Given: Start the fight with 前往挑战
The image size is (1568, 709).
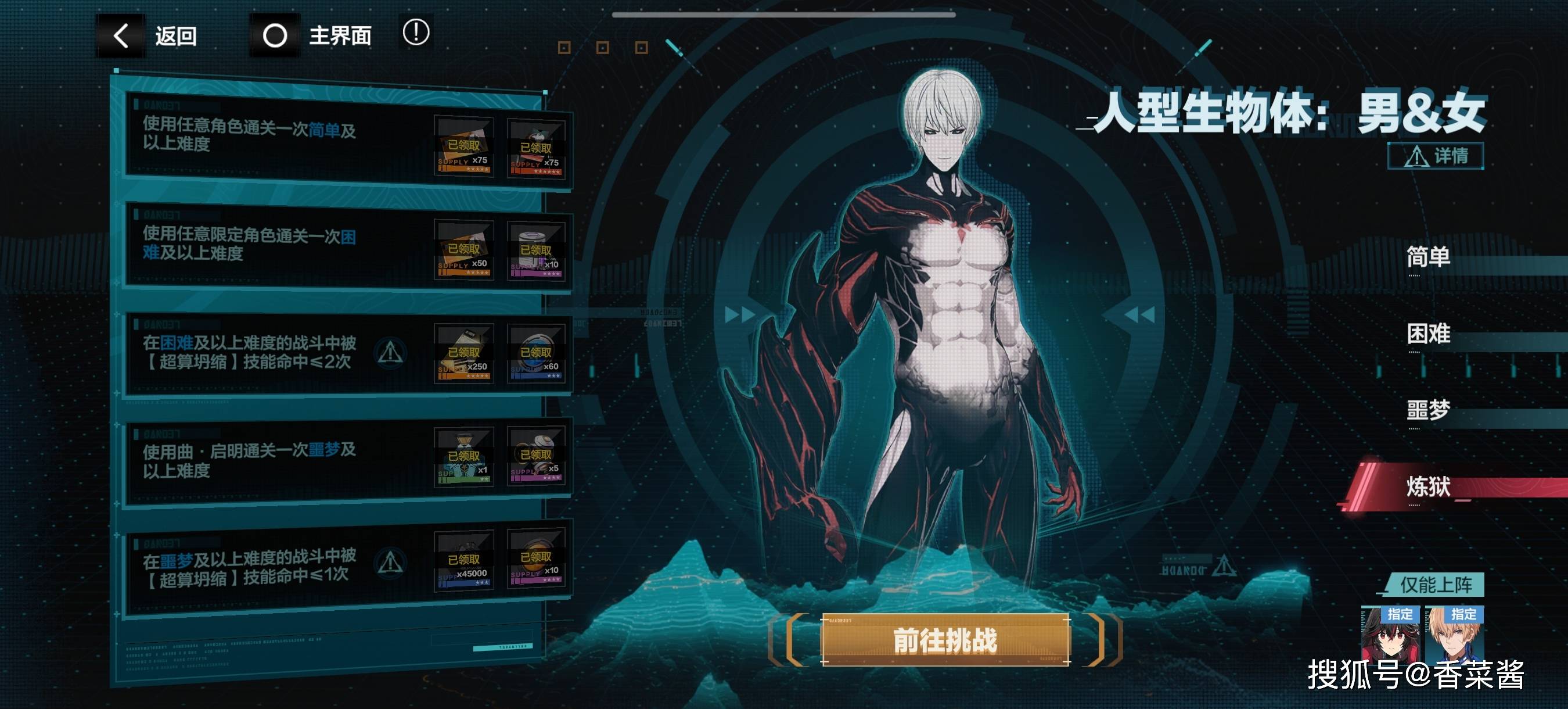Looking at the screenshot, I should click(x=945, y=640).
